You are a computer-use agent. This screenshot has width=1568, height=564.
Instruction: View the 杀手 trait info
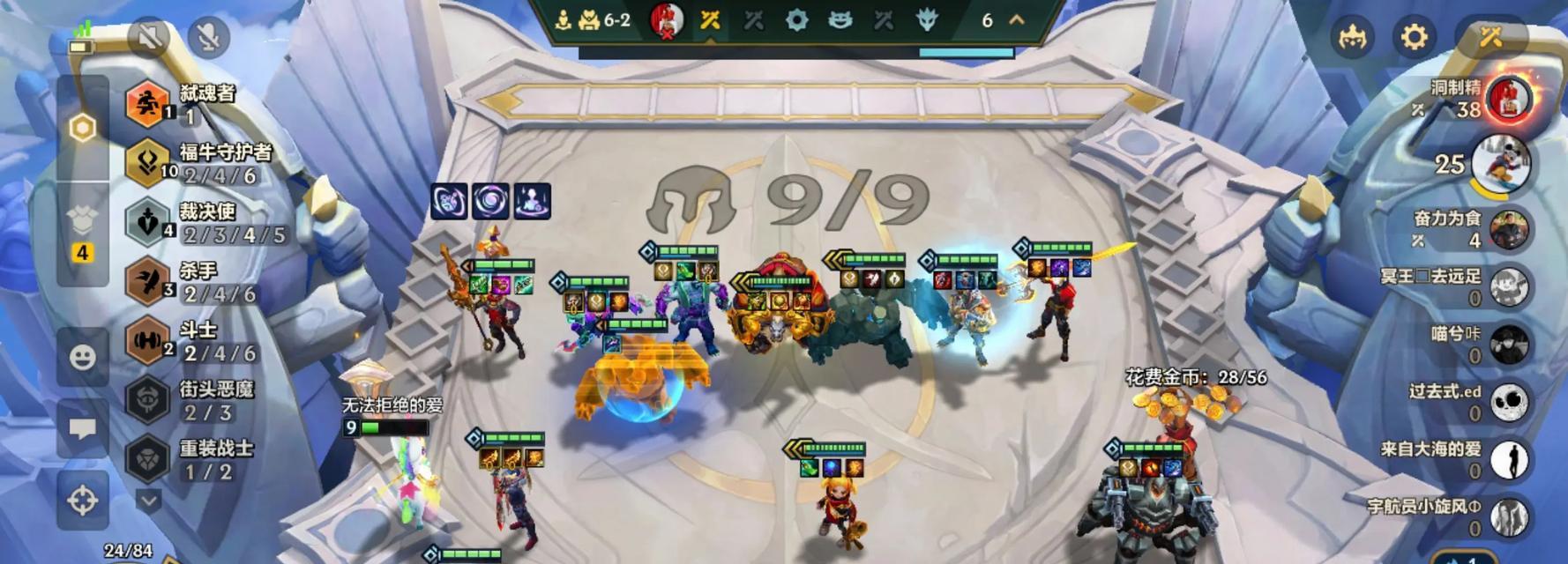click(x=146, y=281)
